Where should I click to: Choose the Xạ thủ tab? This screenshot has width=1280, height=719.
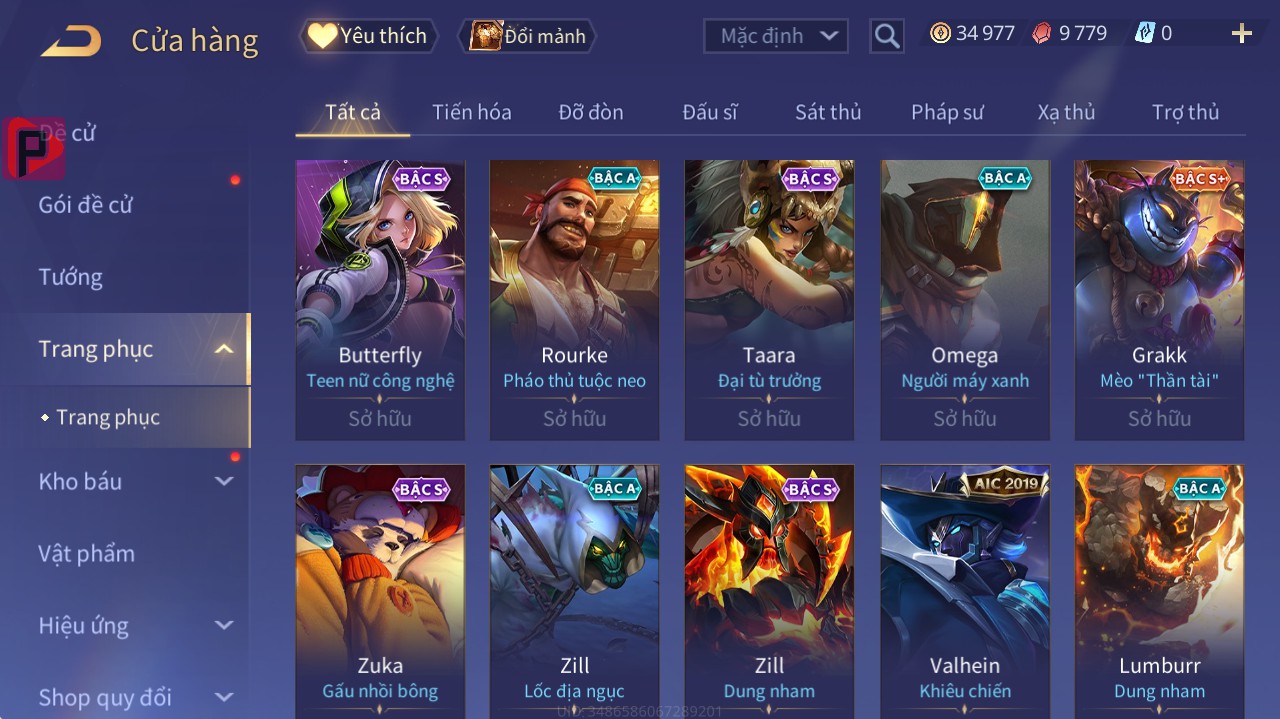point(1066,112)
